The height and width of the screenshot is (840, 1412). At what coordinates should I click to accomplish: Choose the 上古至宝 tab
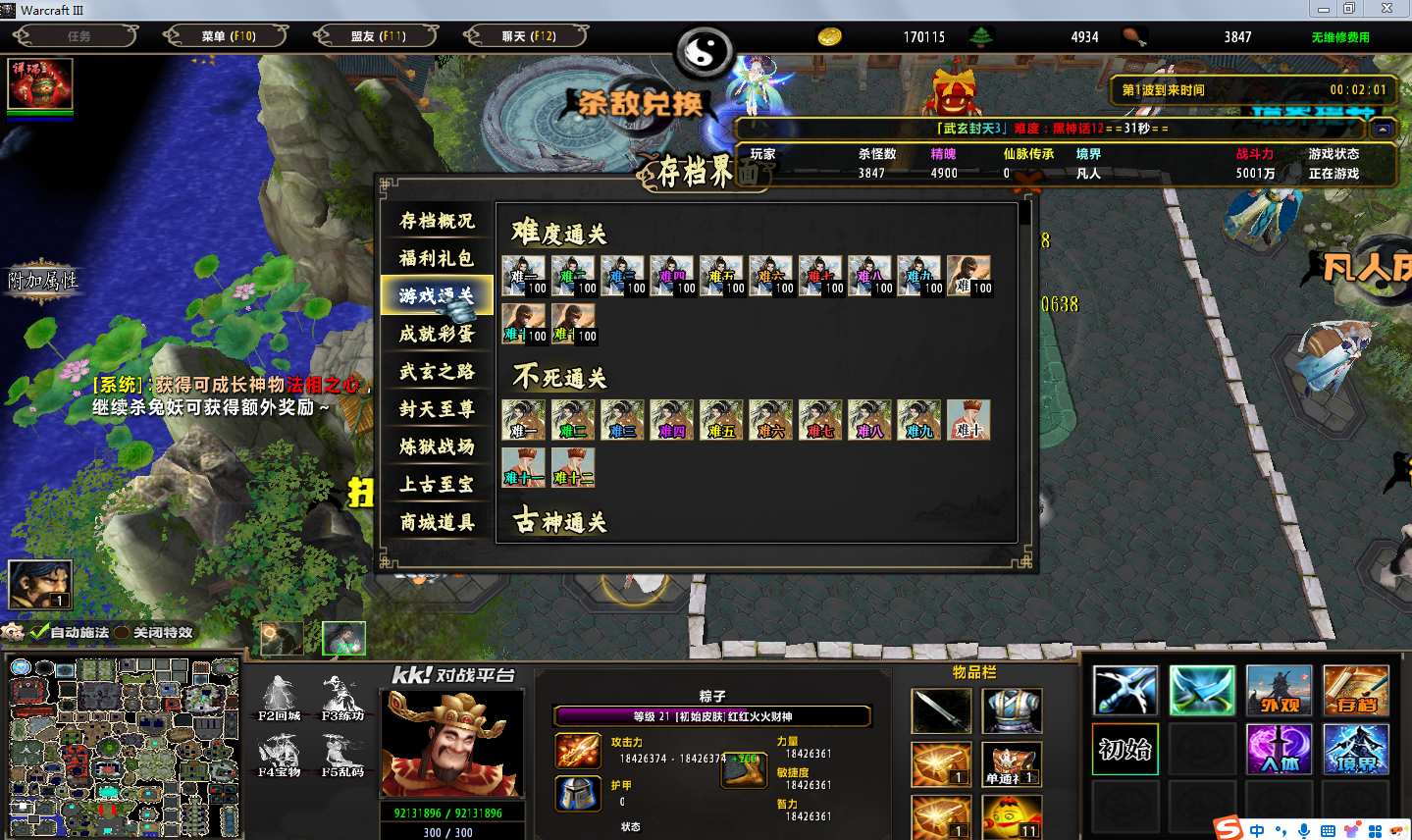[437, 484]
